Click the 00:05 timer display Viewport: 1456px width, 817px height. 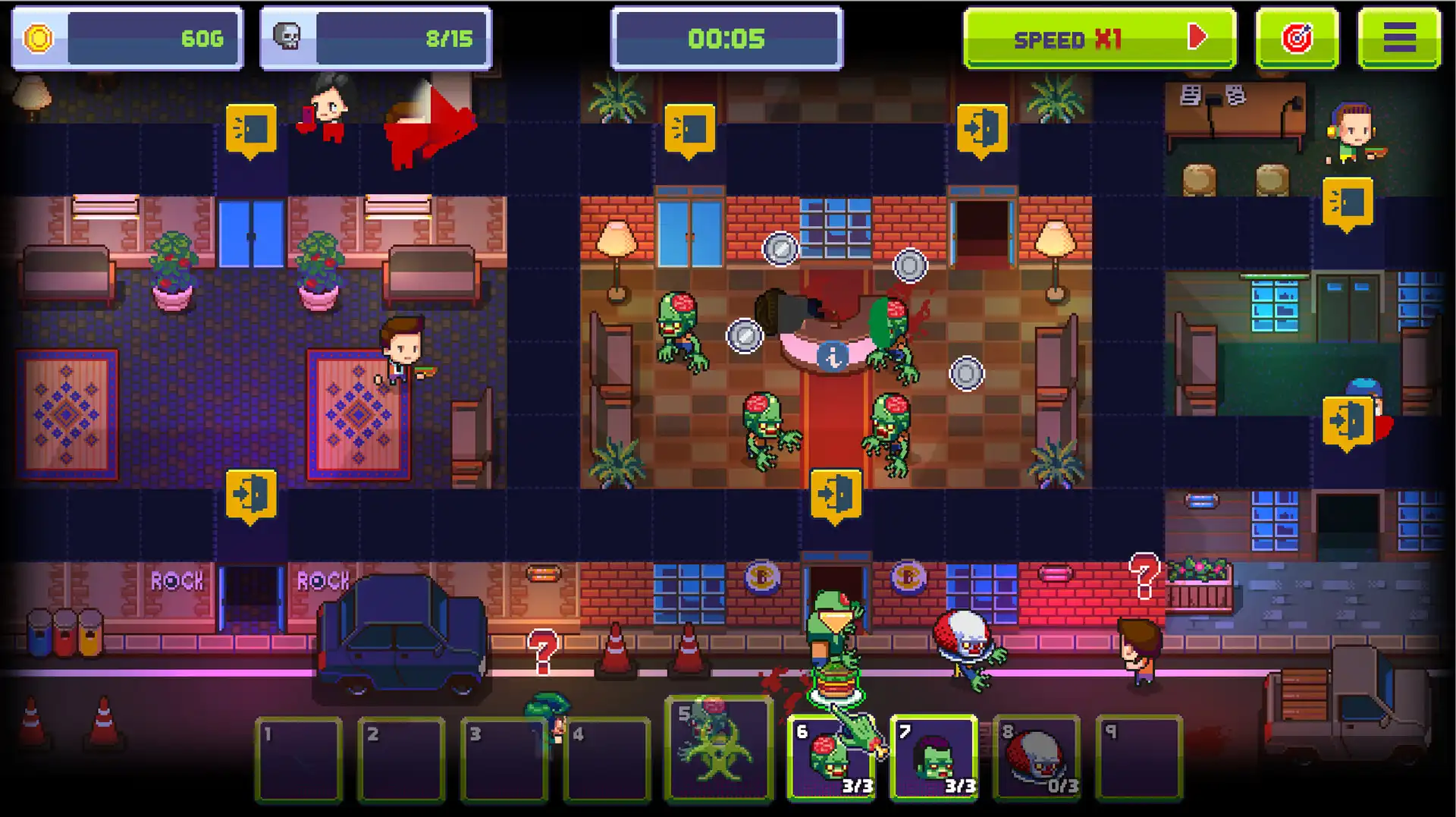[x=724, y=38]
